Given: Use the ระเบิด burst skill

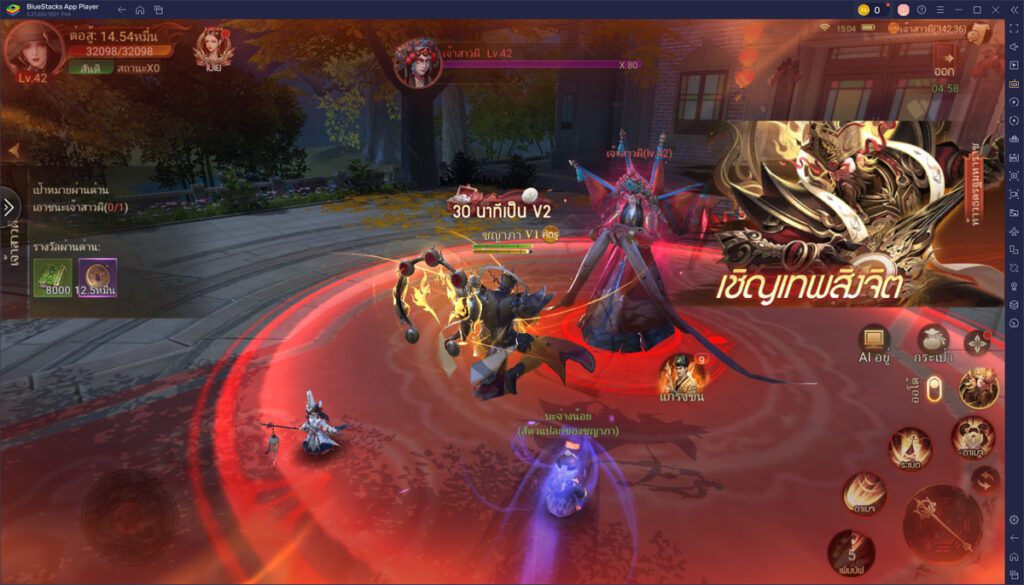Looking at the screenshot, I should click(x=910, y=448).
